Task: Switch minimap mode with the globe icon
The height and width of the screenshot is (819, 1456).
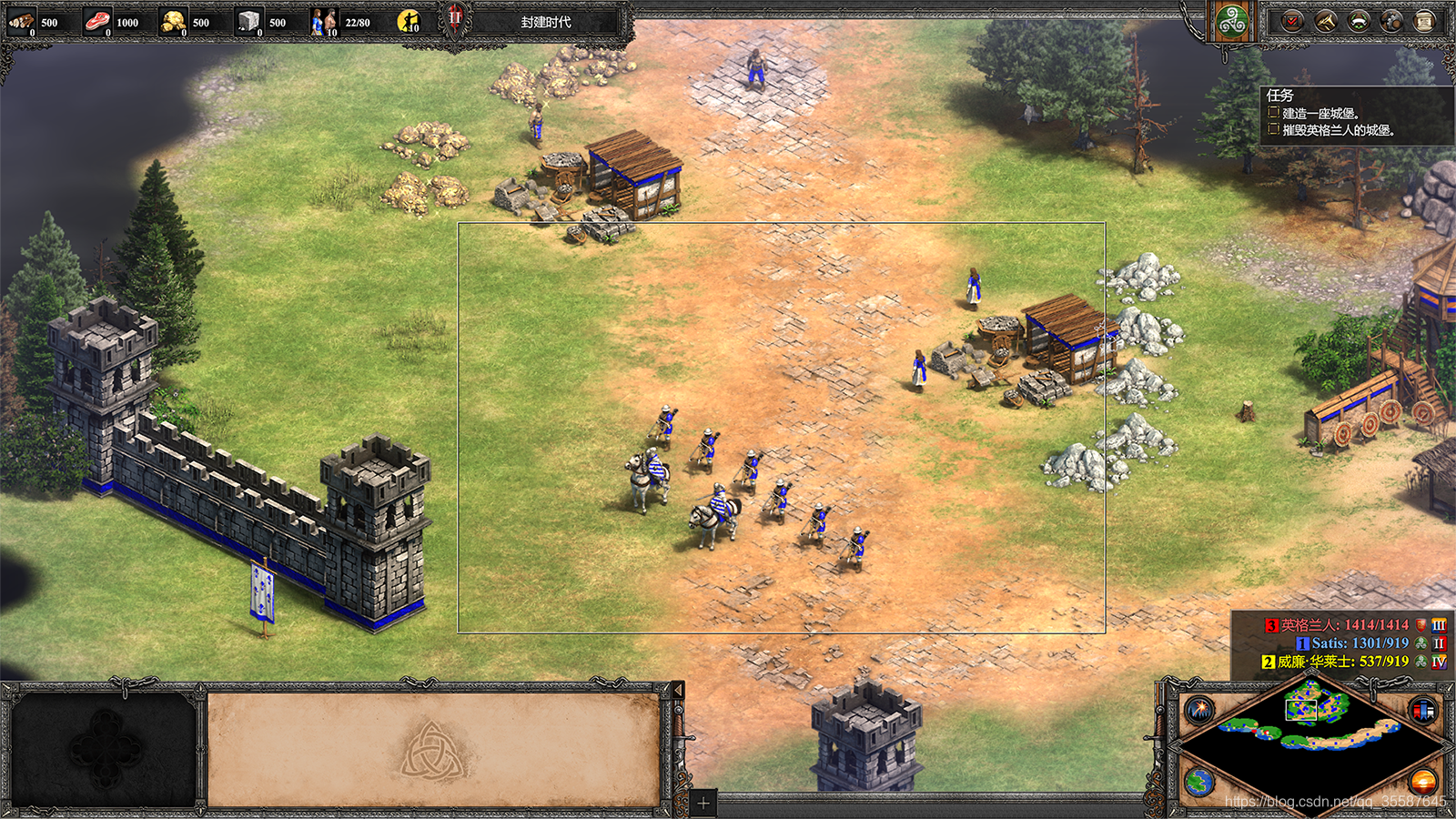Action: pos(1199,781)
